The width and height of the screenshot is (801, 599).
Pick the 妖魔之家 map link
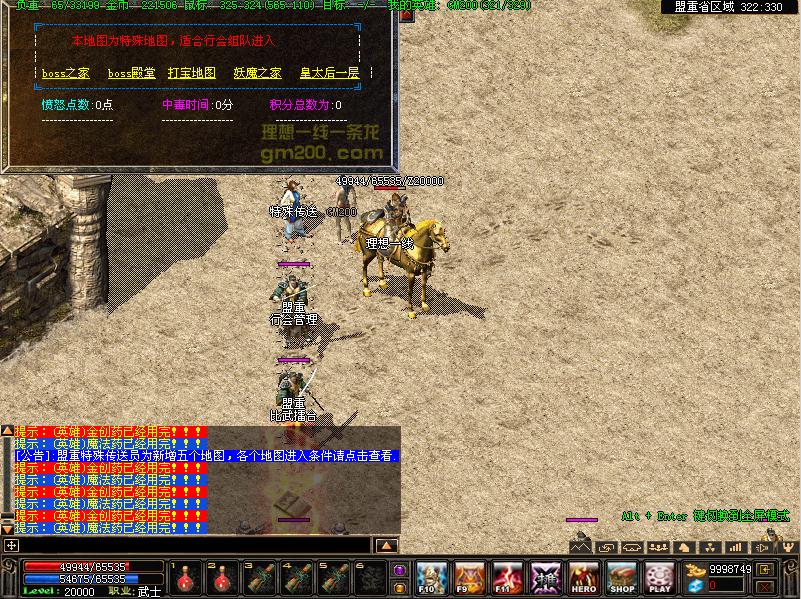click(257, 73)
